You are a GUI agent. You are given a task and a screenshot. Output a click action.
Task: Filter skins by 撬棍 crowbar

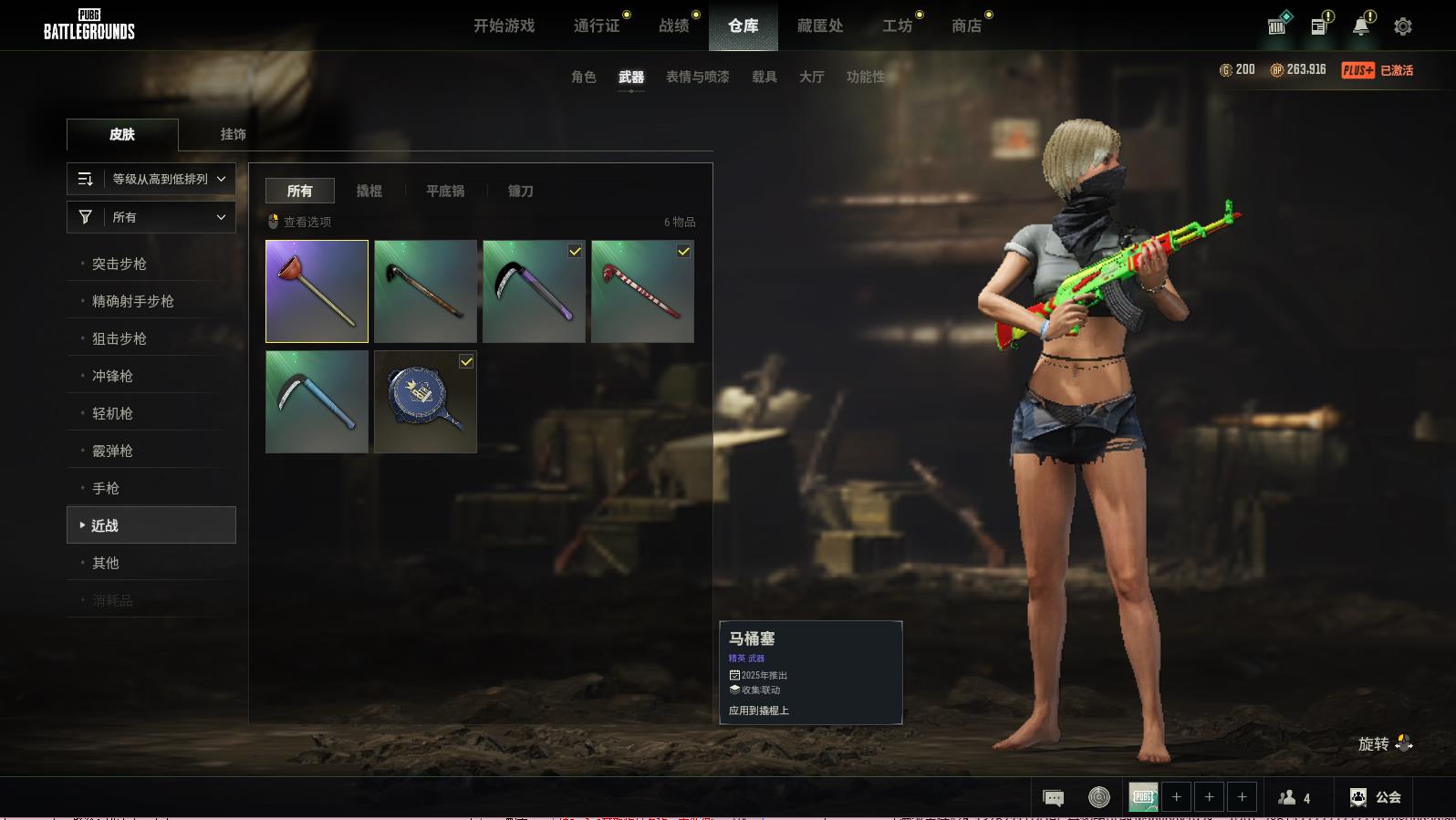pyautogui.click(x=369, y=191)
